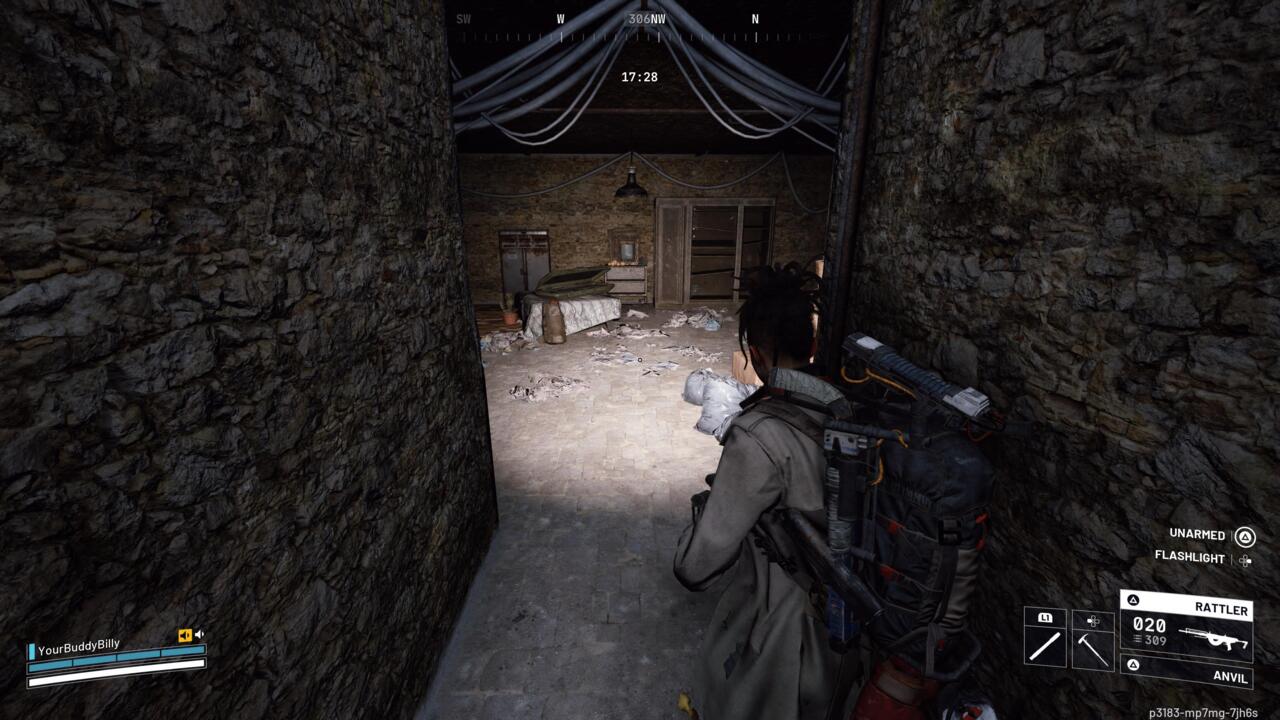Click the triangle icon on the Anvil slot
The height and width of the screenshot is (720, 1280).
pyautogui.click(x=1132, y=665)
